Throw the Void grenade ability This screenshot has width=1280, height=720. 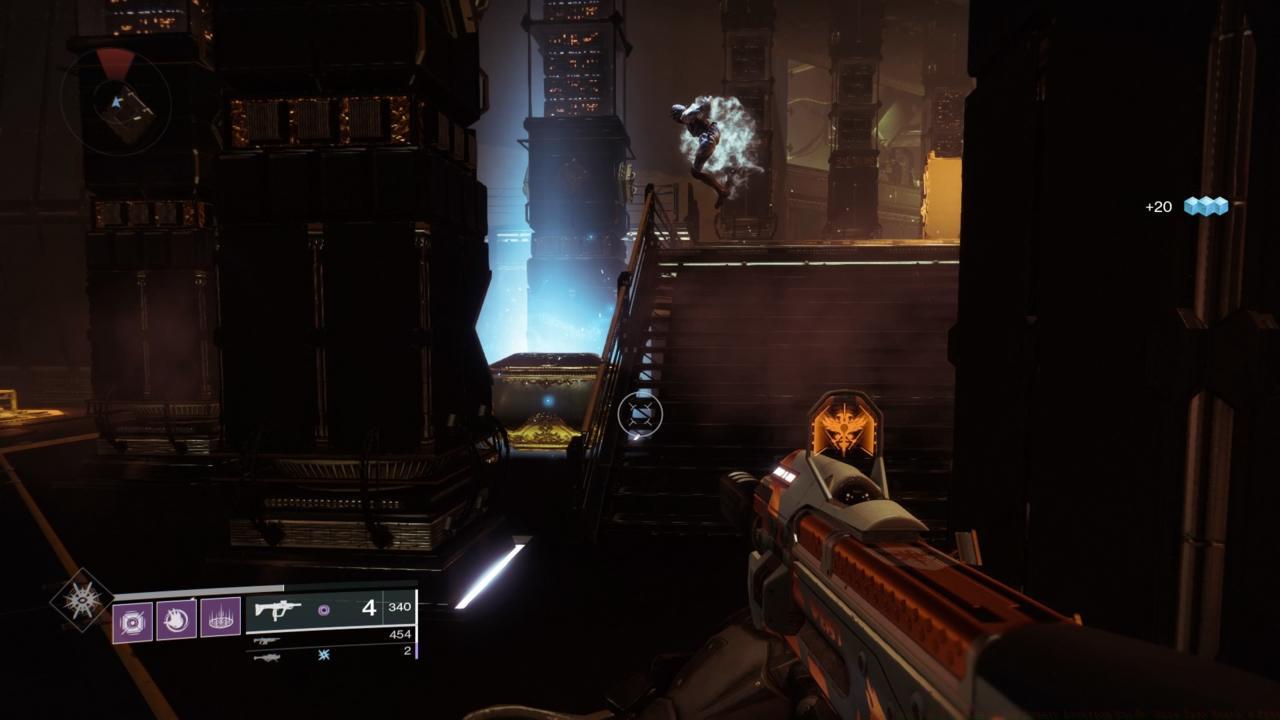[x=133, y=620]
